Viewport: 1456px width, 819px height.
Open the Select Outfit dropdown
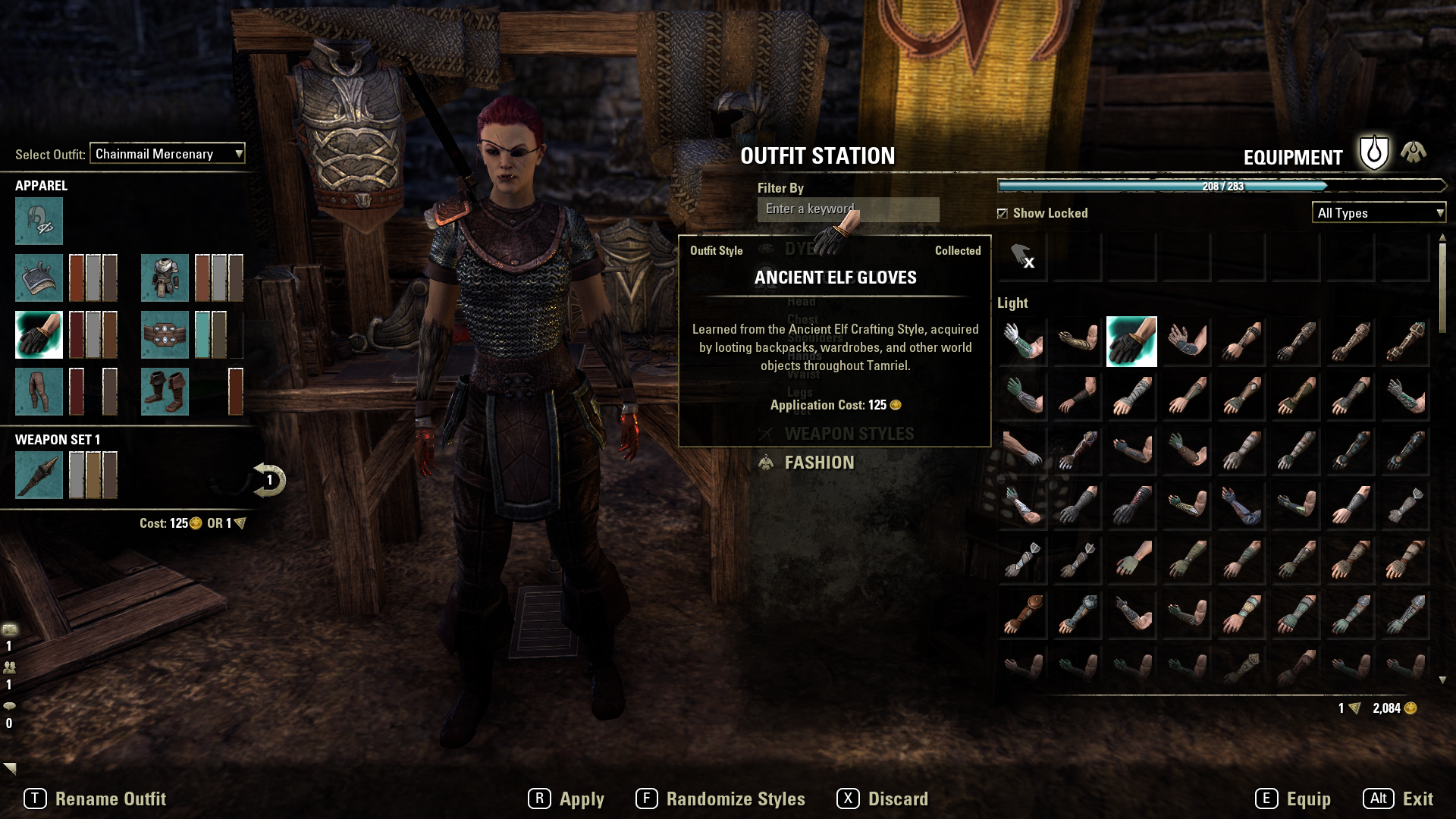(x=168, y=154)
